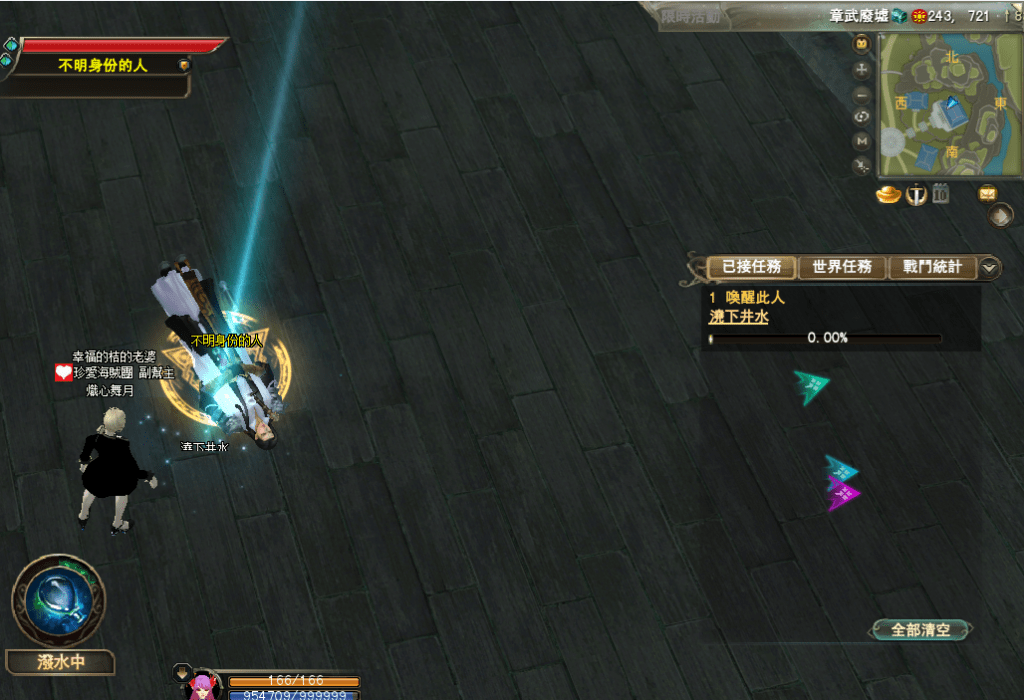Use the water ladle skill icon
1024x700 pixels.
[x=57, y=600]
